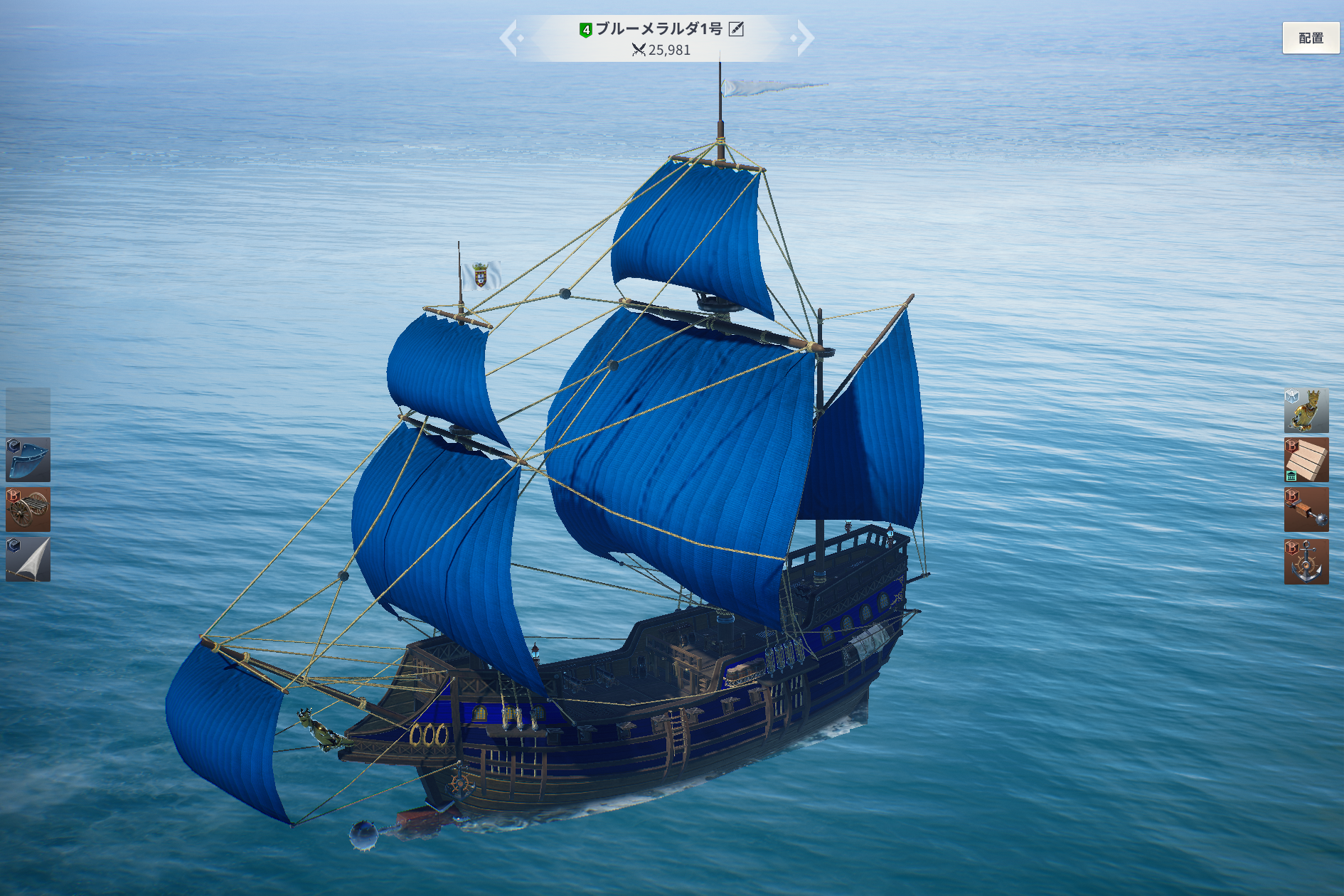Switch to the previous ship with left arrow
This screenshot has width=1344, height=896.
point(509,38)
